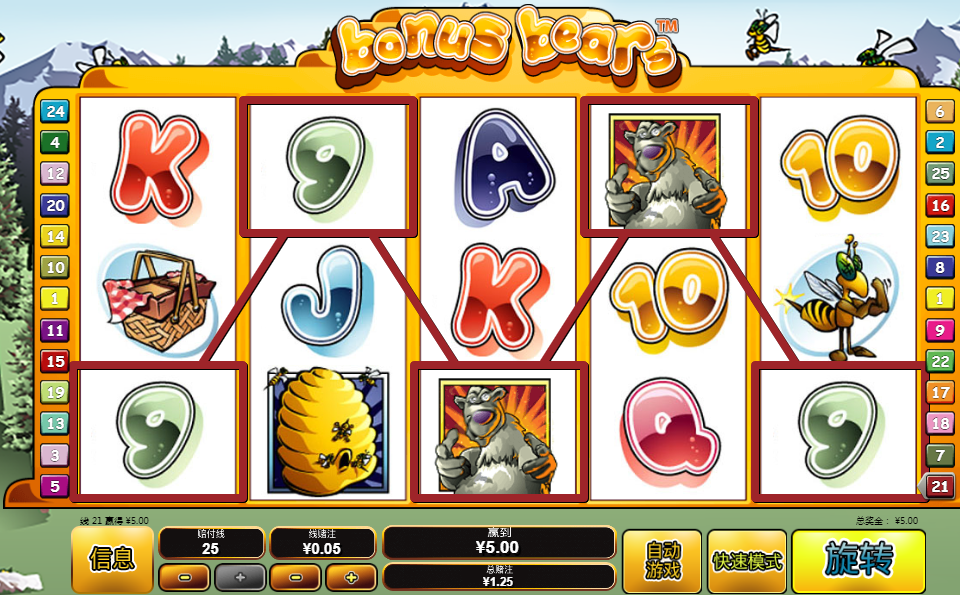Image resolution: width=960 pixels, height=595 pixels.
Task: Lower the 线赌注 line bet
Action: [x=295, y=577]
